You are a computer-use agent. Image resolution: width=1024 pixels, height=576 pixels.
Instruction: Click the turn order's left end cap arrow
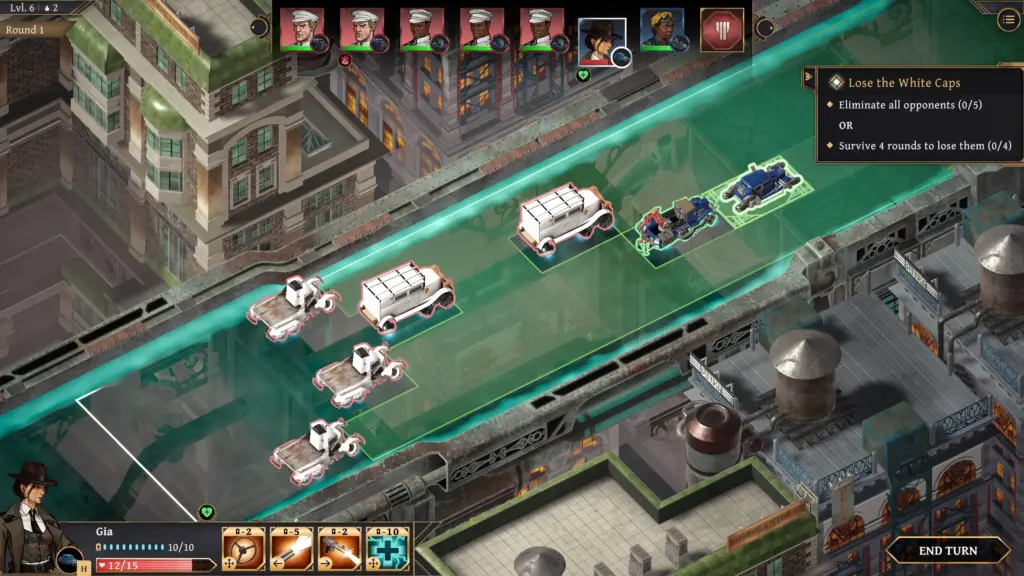[x=259, y=27]
